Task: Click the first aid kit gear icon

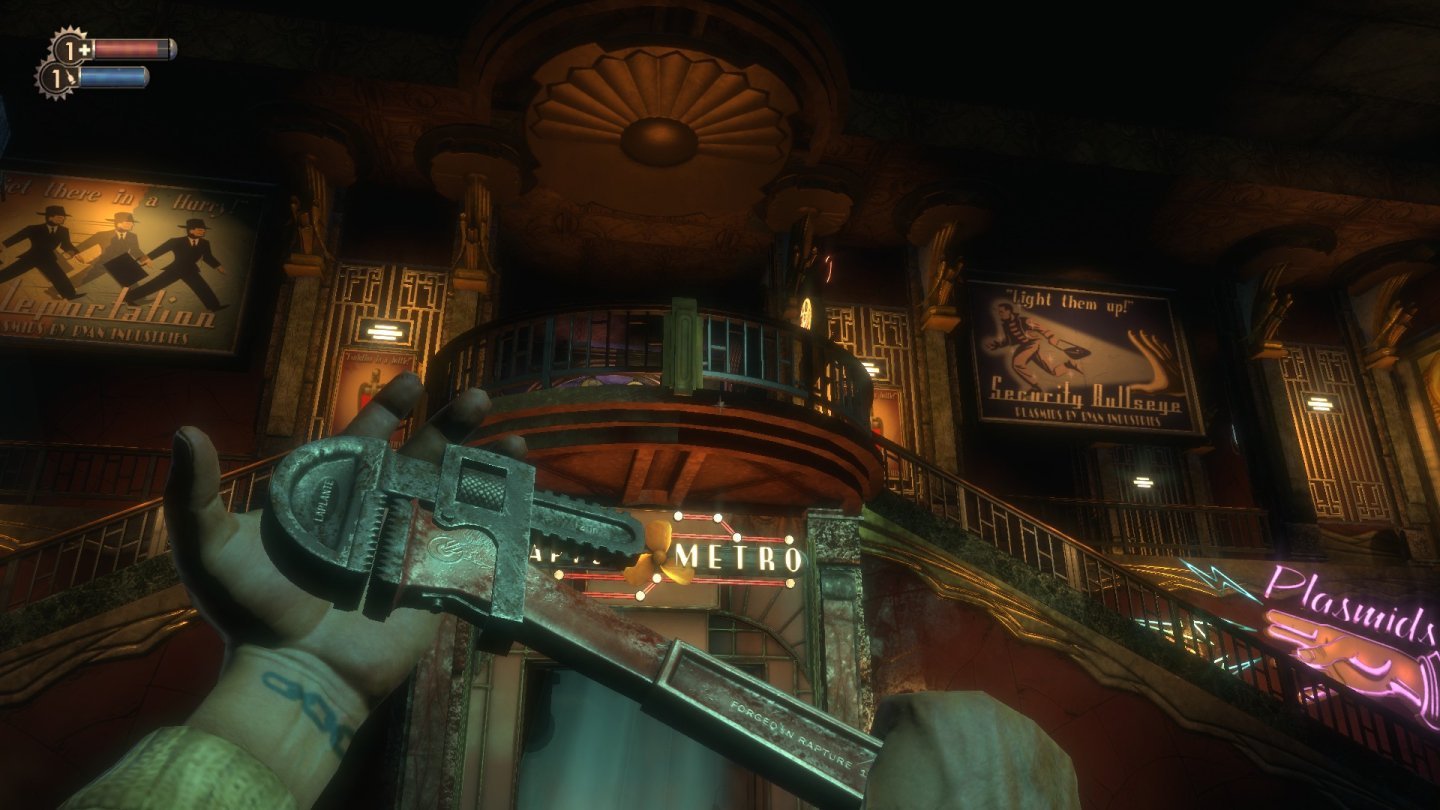Action: (x=69, y=47)
